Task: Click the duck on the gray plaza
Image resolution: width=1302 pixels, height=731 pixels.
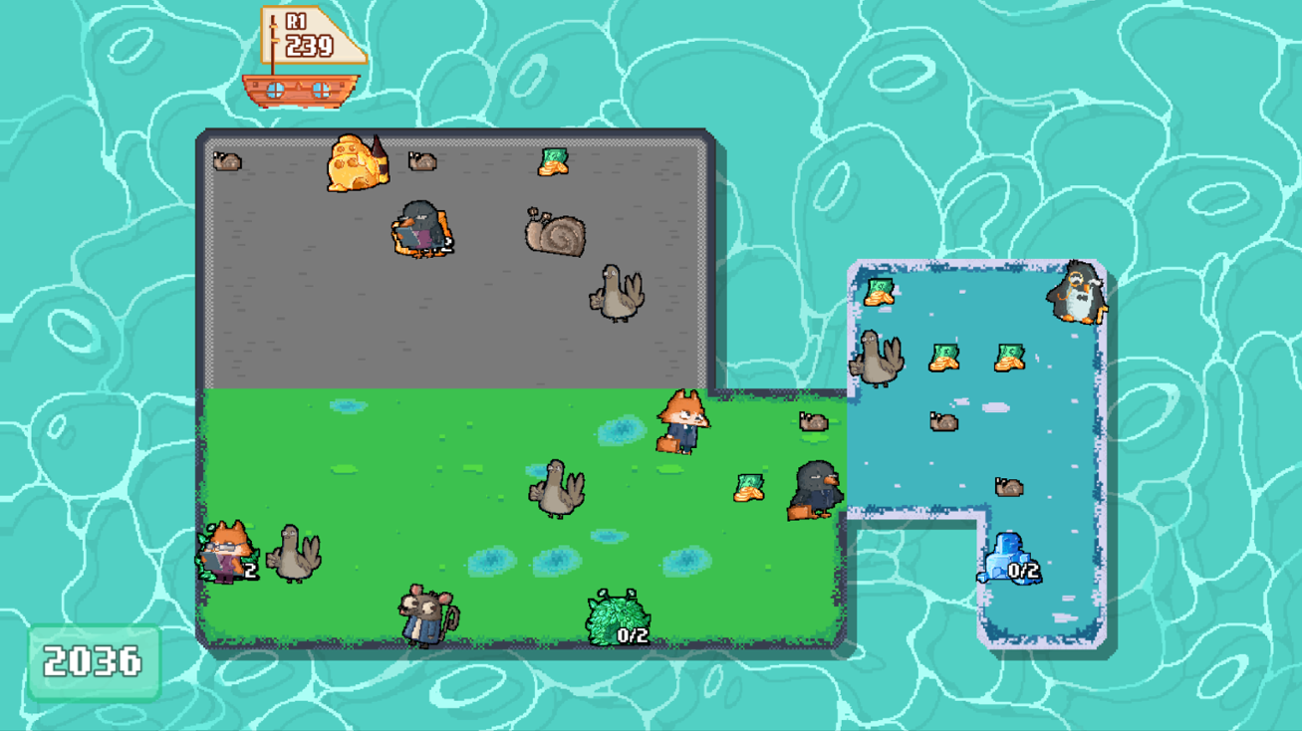Action: tap(618, 295)
